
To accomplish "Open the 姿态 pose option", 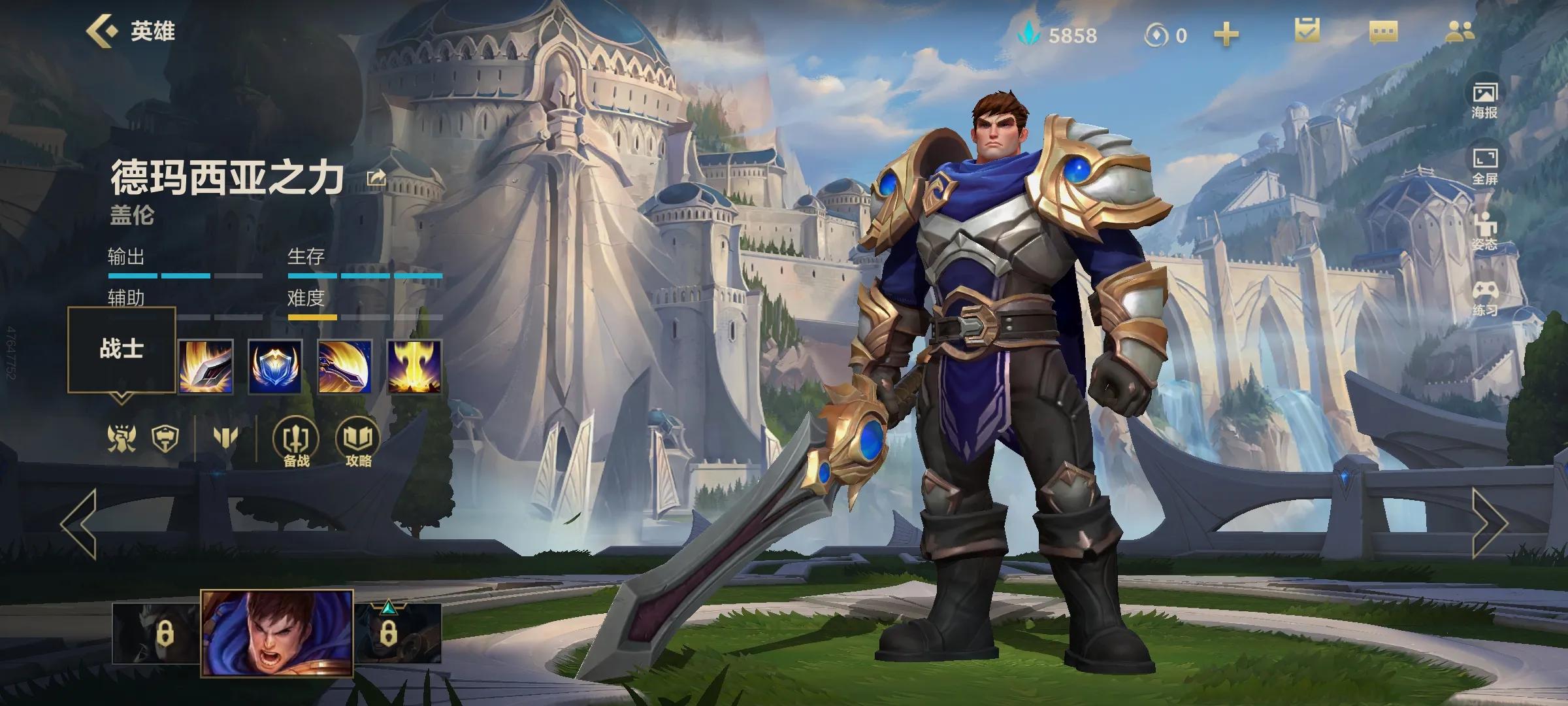I will click(1484, 231).
